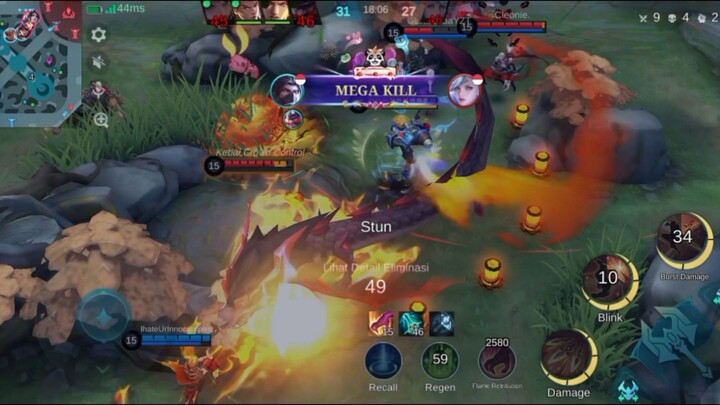Toggle the muted speaker icon

tap(98, 62)
